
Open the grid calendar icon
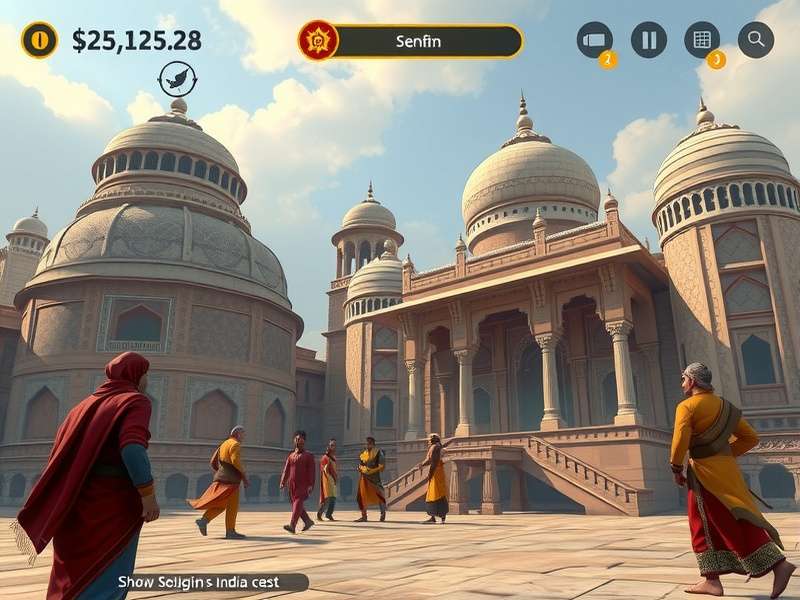click(702, 40)
